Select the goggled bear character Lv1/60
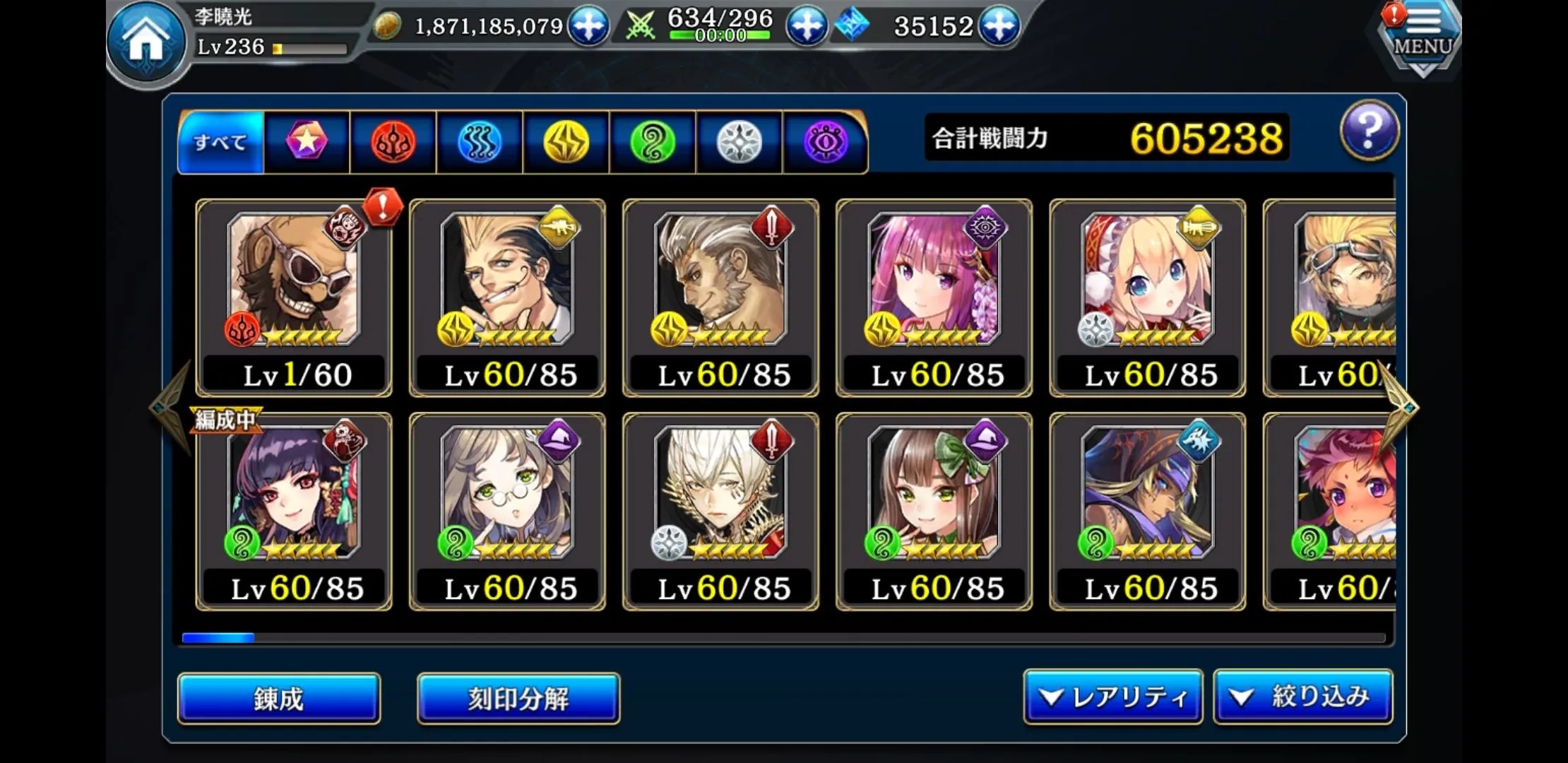 (294, 297)
